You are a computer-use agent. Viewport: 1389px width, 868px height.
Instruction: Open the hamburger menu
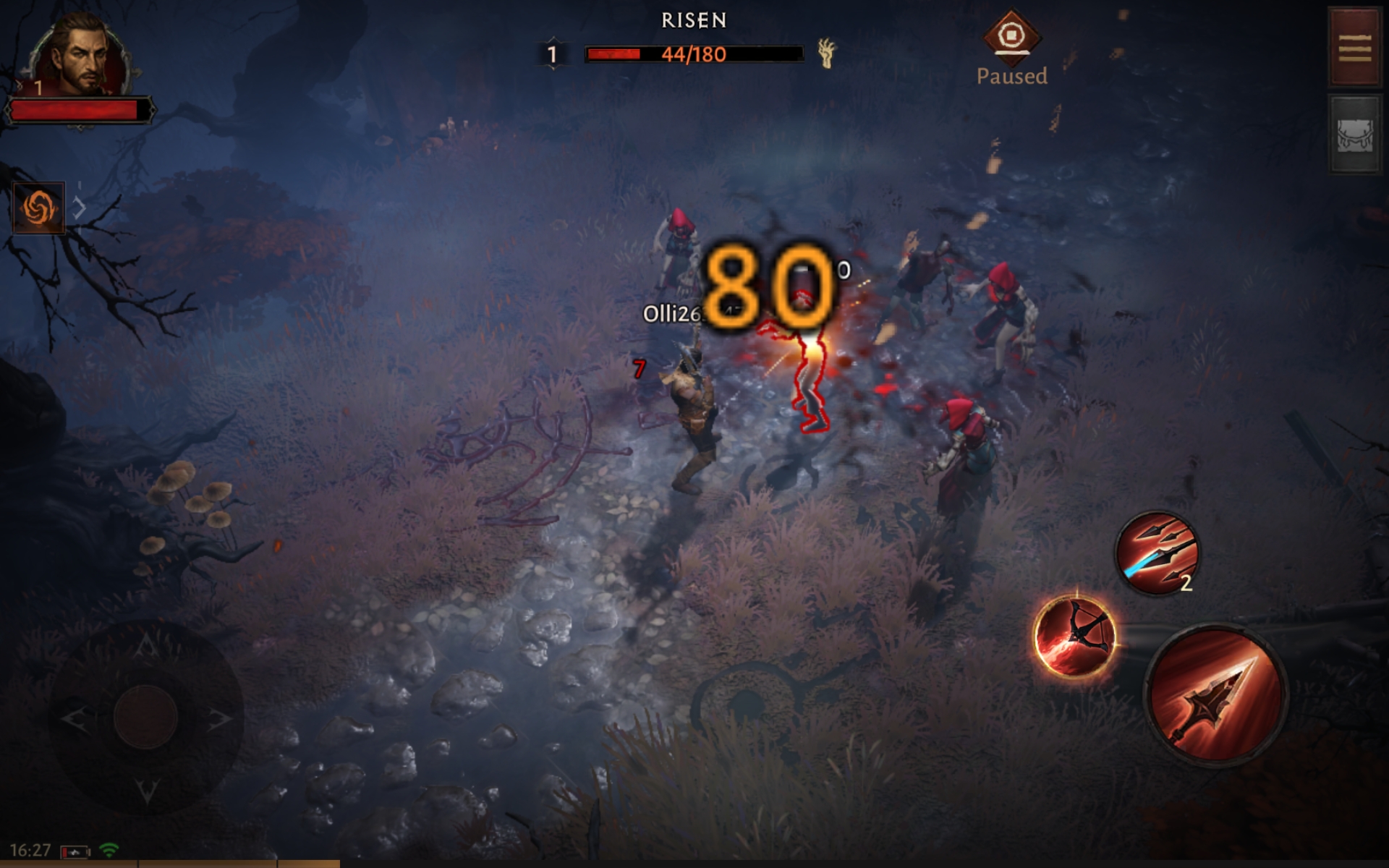[1354, 48]
